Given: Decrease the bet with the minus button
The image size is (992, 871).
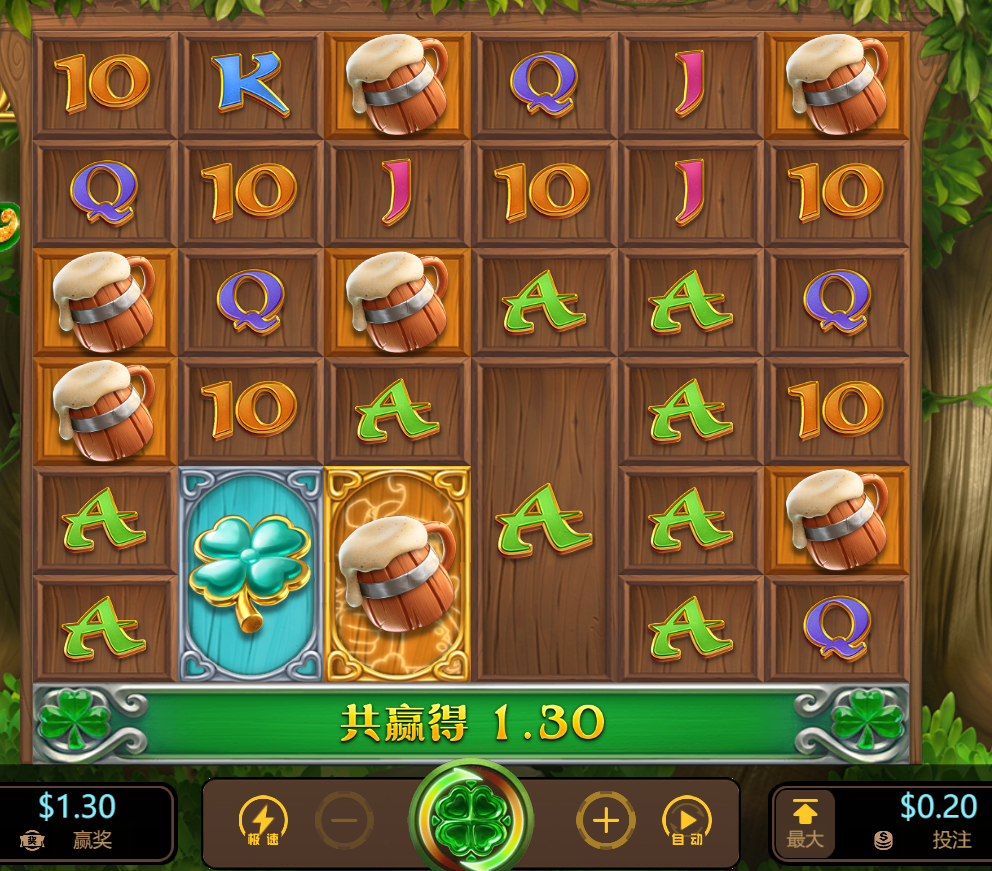Looking at the screenshot, I should pos(344,821).
